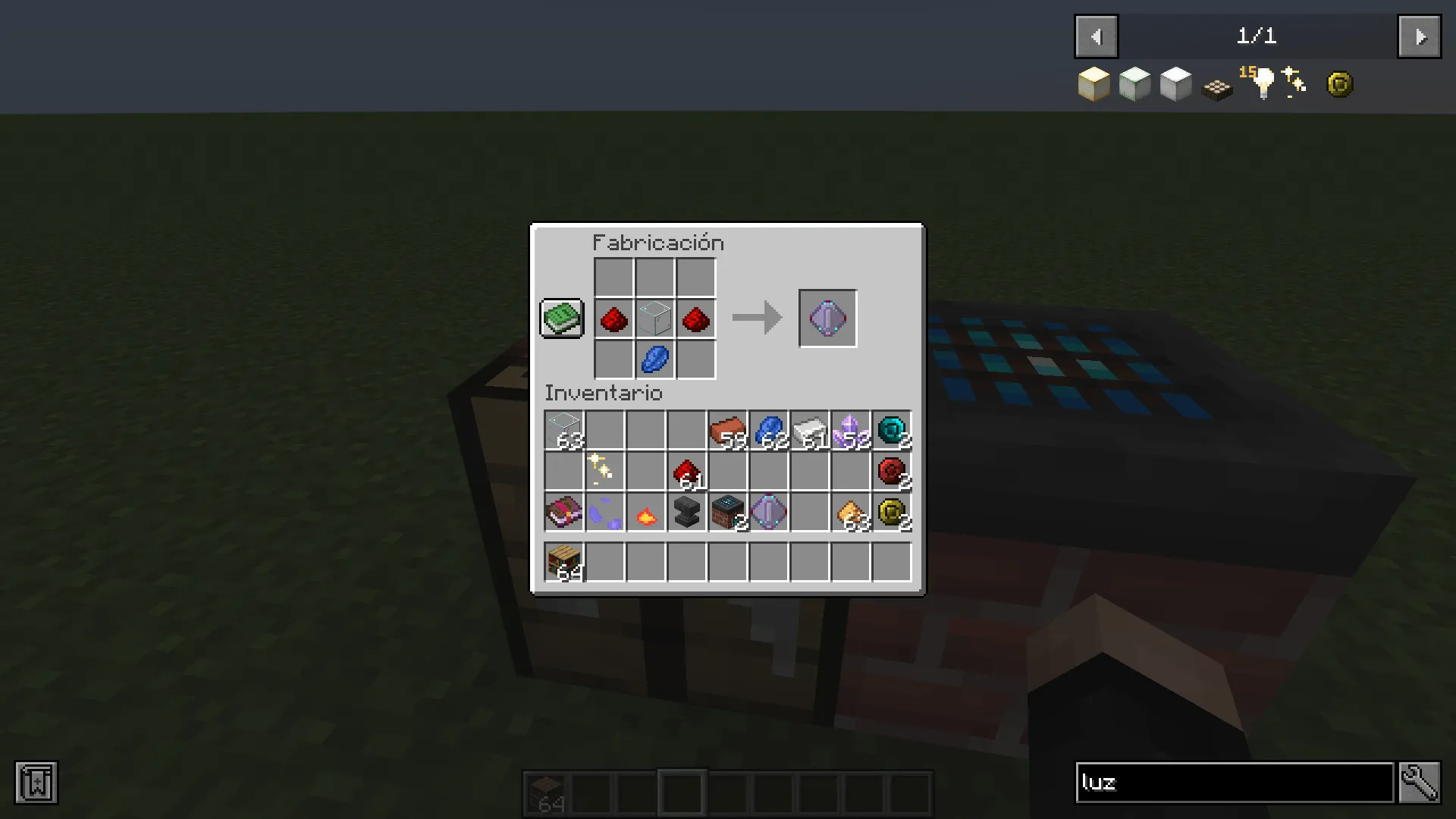
Task: Click the green recipe book icon
Action: coord(561,318)
